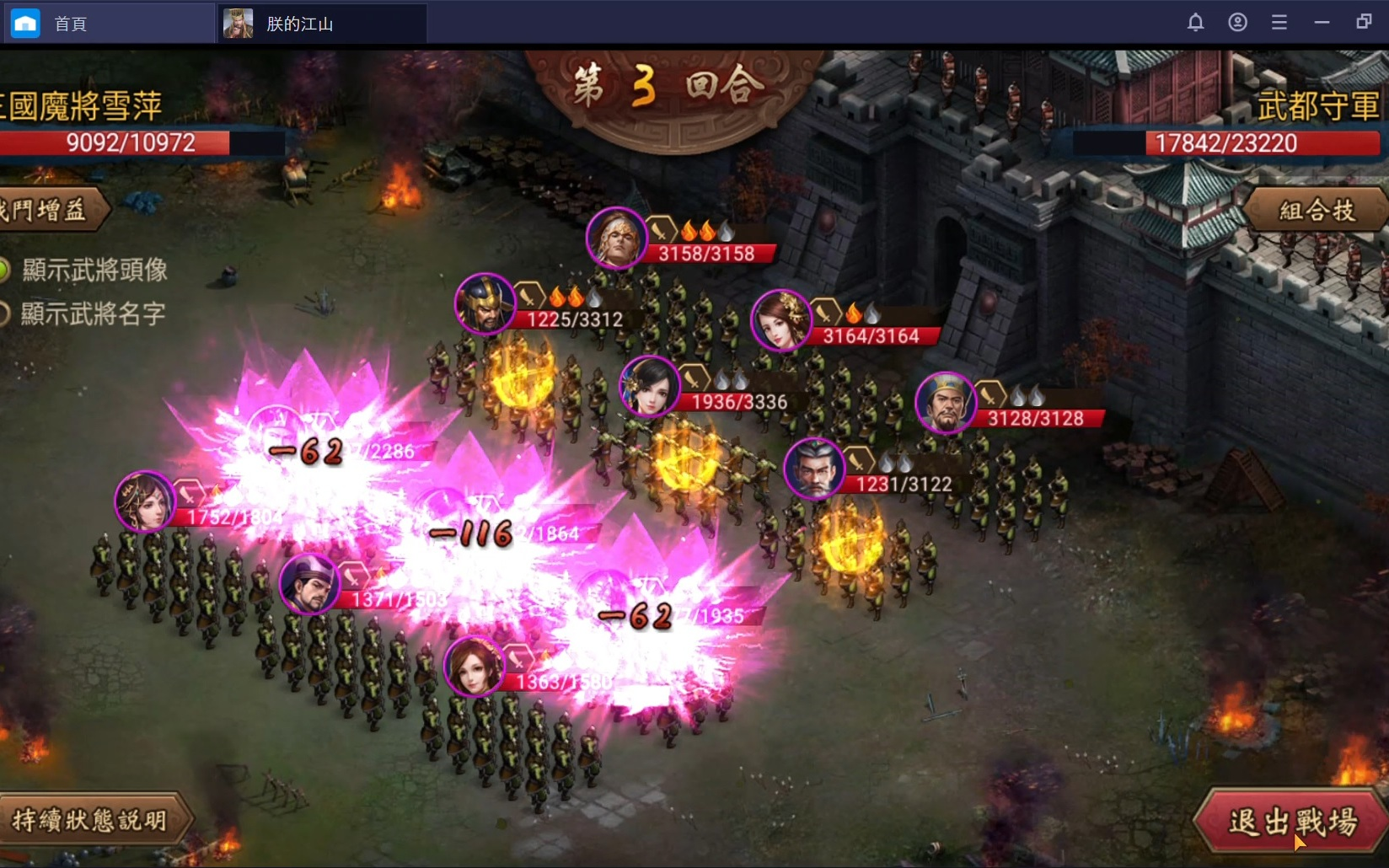Exit the battlefield with 退出戰場 button

coord(1291,822)
